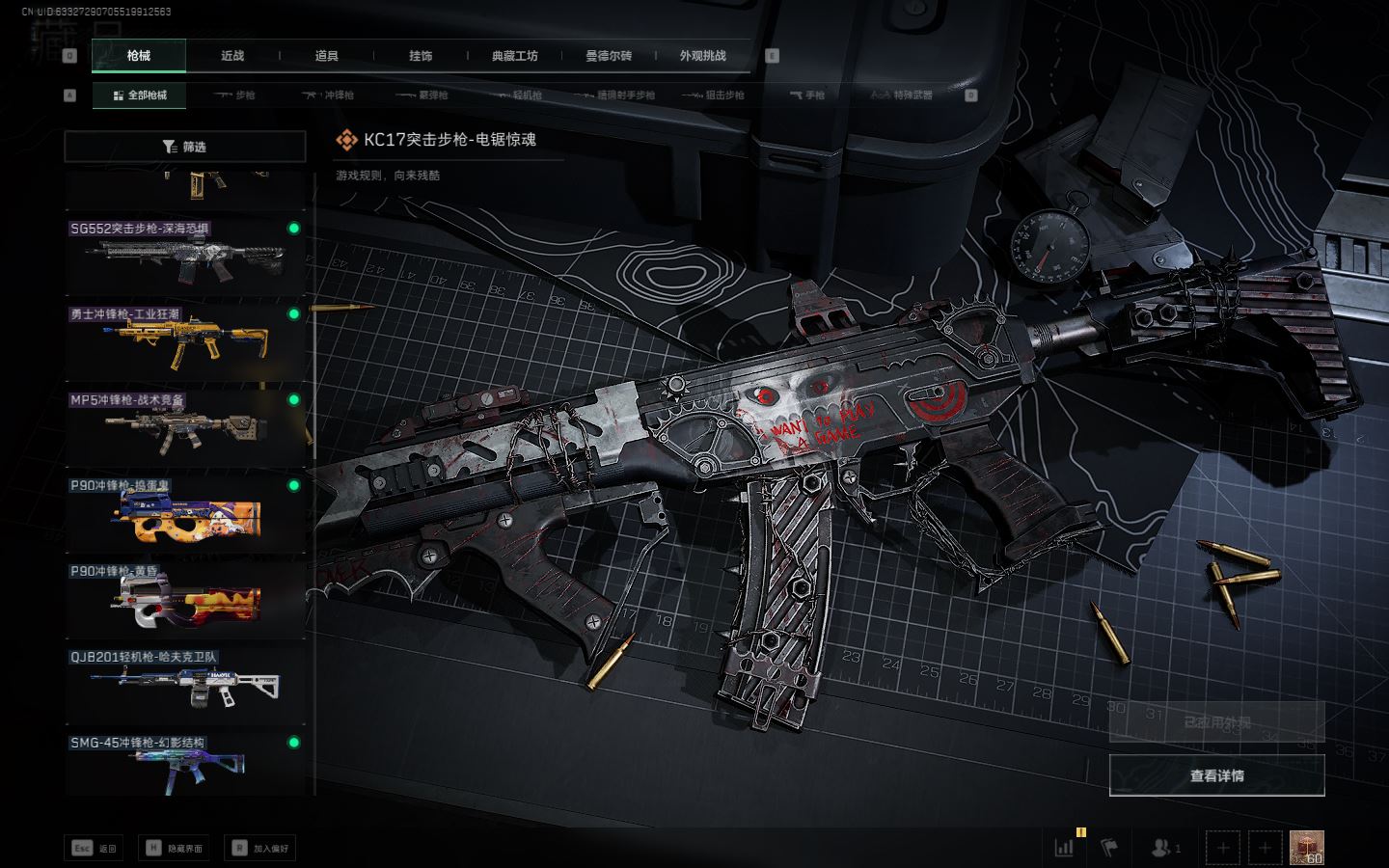Open the 典藏工坊 tab
The width and height of the screenshot is (1389, 868).
coord(514,56)
